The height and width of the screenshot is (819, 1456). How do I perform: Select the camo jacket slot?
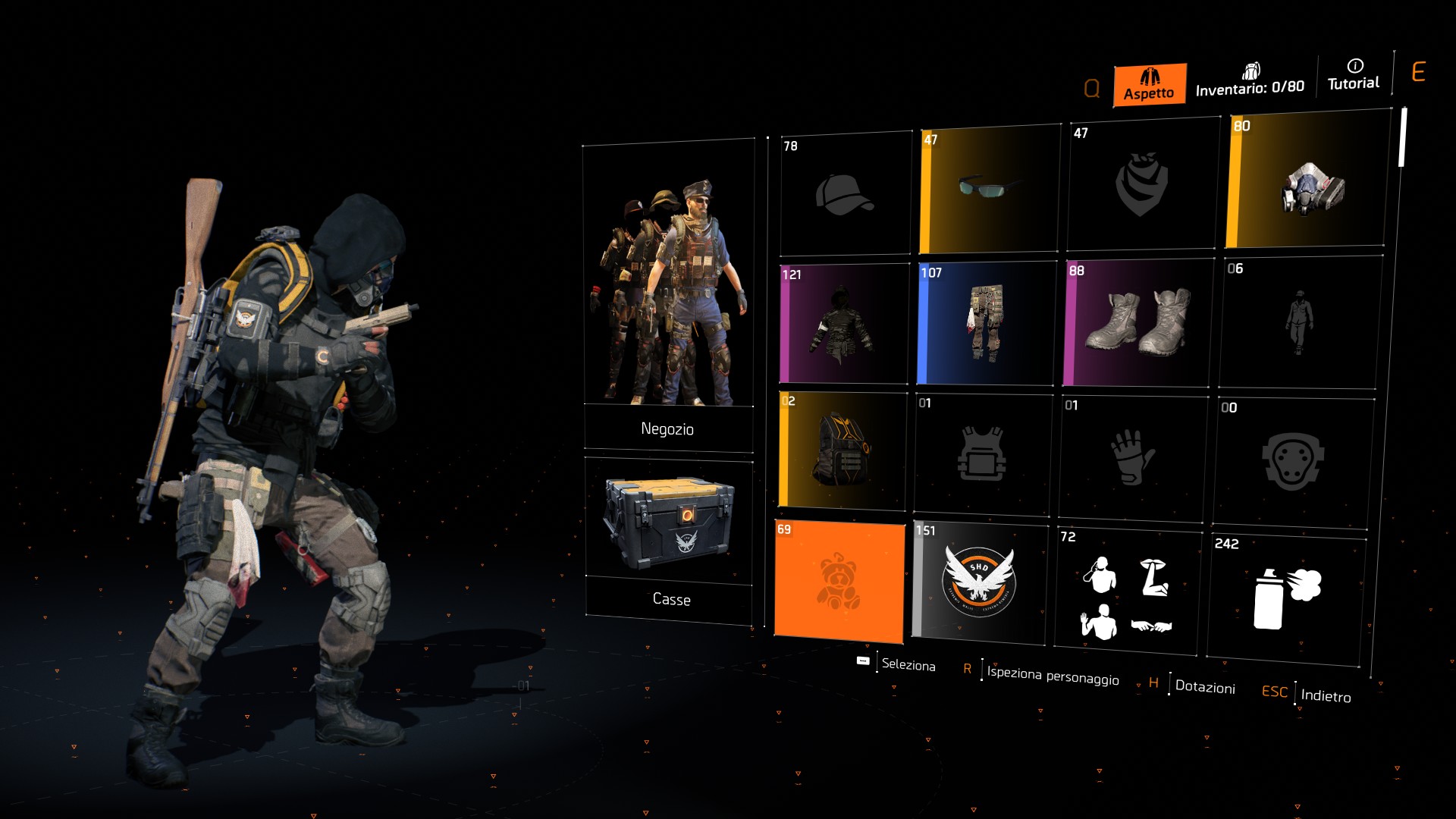click(x=843, y=324)
